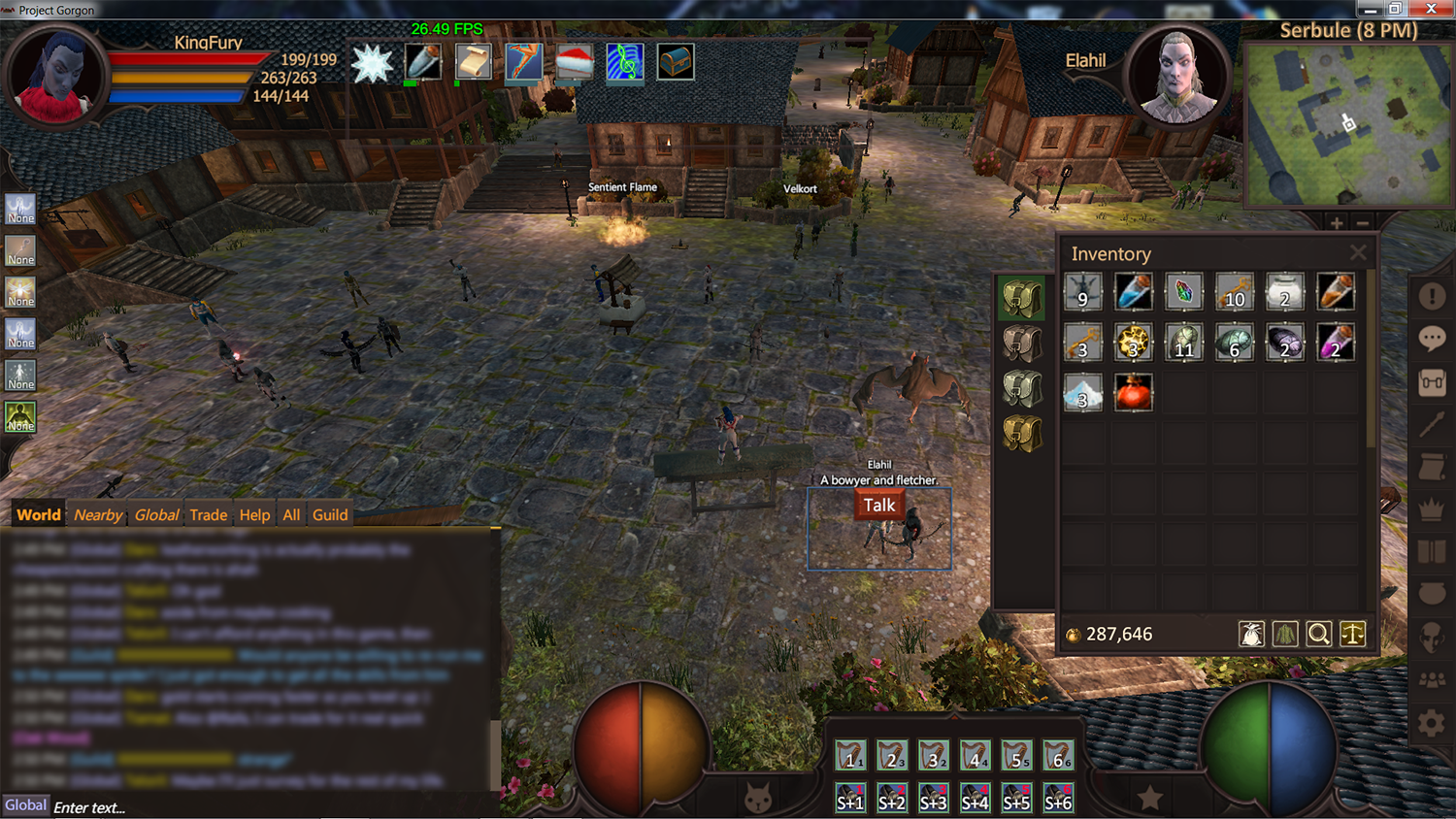Screen dimensions: 1456x819
Task: Click the treasure chest effect icon
Action: 675,63
